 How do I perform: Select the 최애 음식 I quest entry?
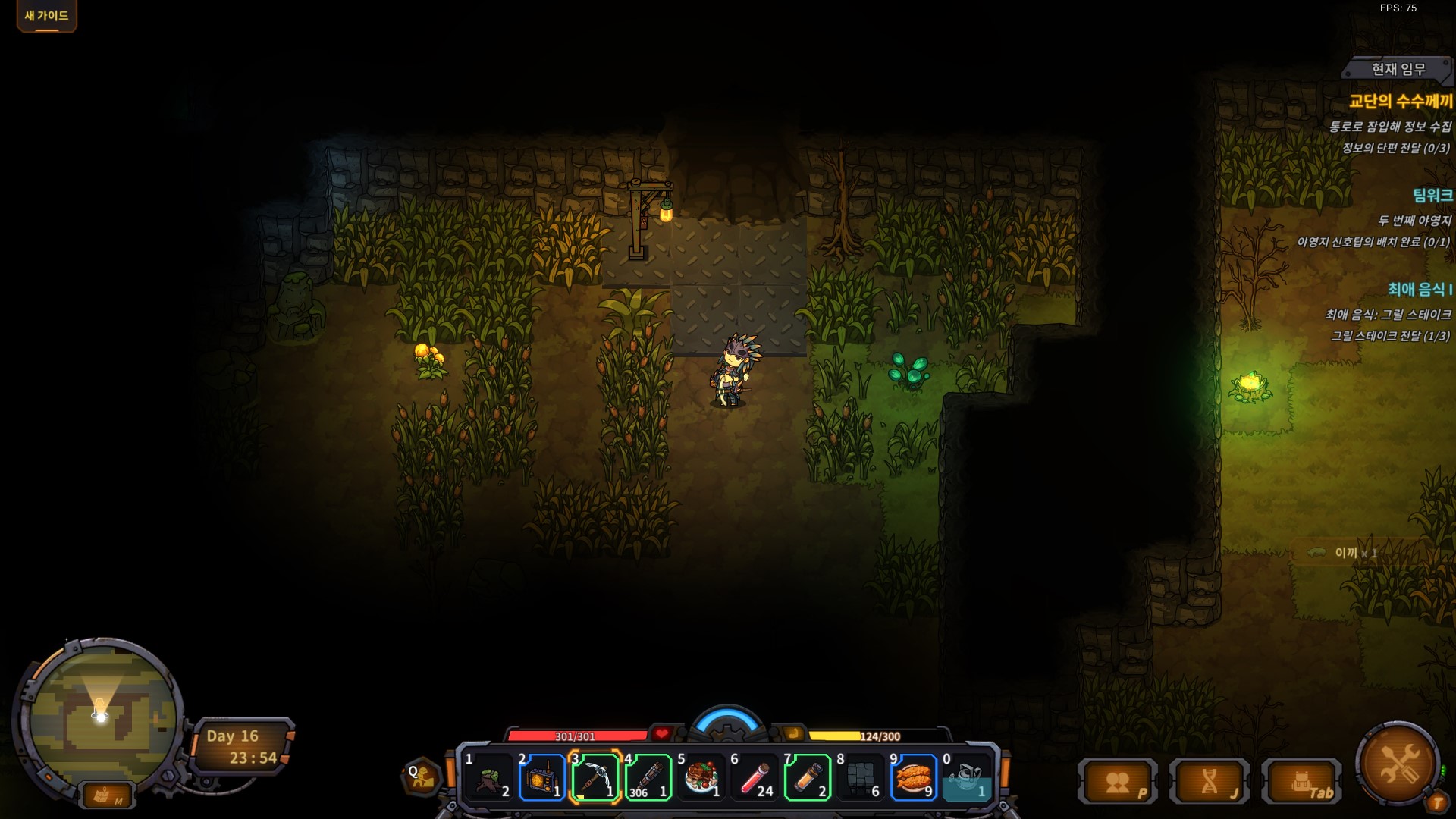[x=1419, y=289]
